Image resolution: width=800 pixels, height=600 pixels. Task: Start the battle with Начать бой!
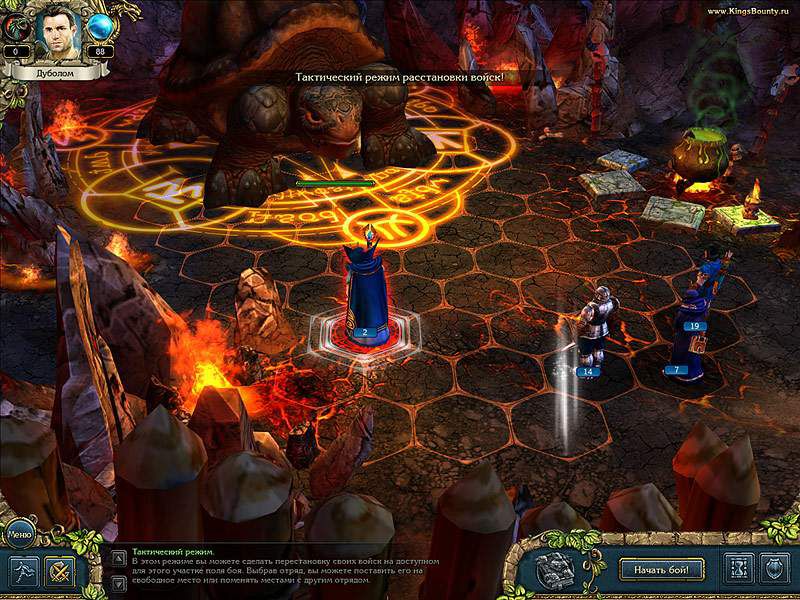(661, 570)
